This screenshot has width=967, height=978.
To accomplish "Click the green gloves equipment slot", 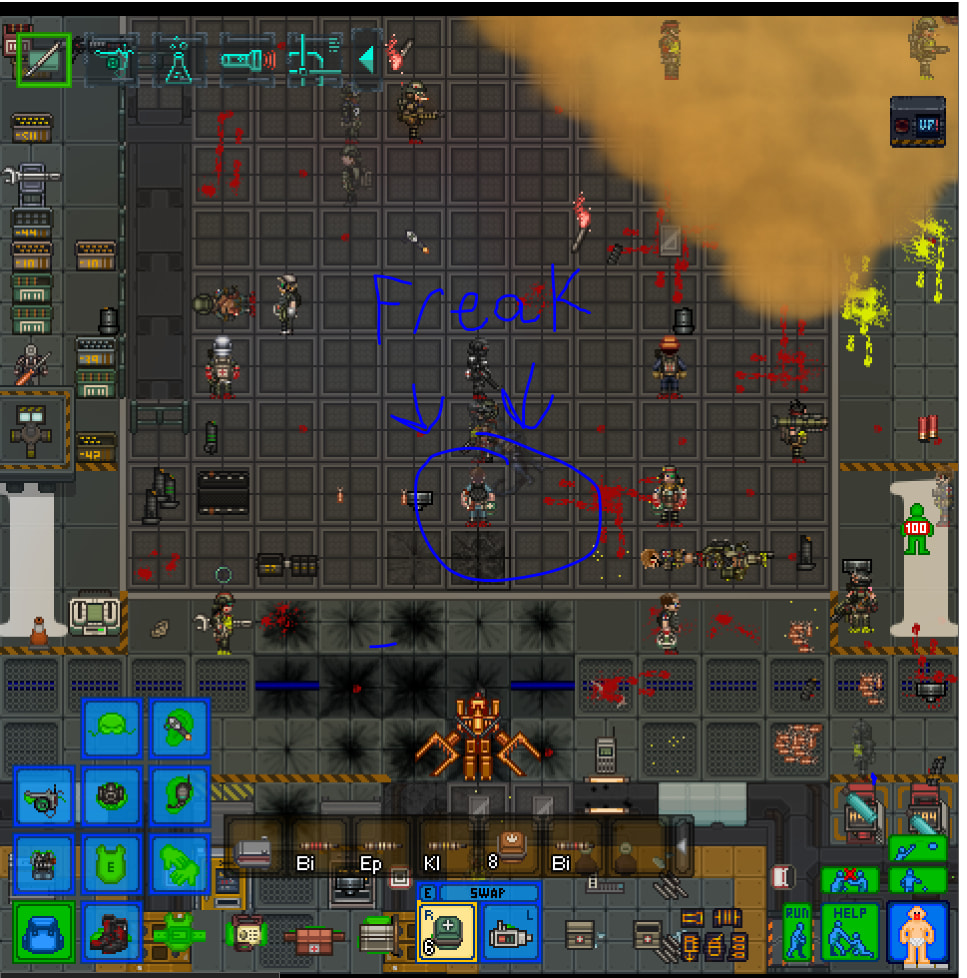I will click(x=179, y=864).
